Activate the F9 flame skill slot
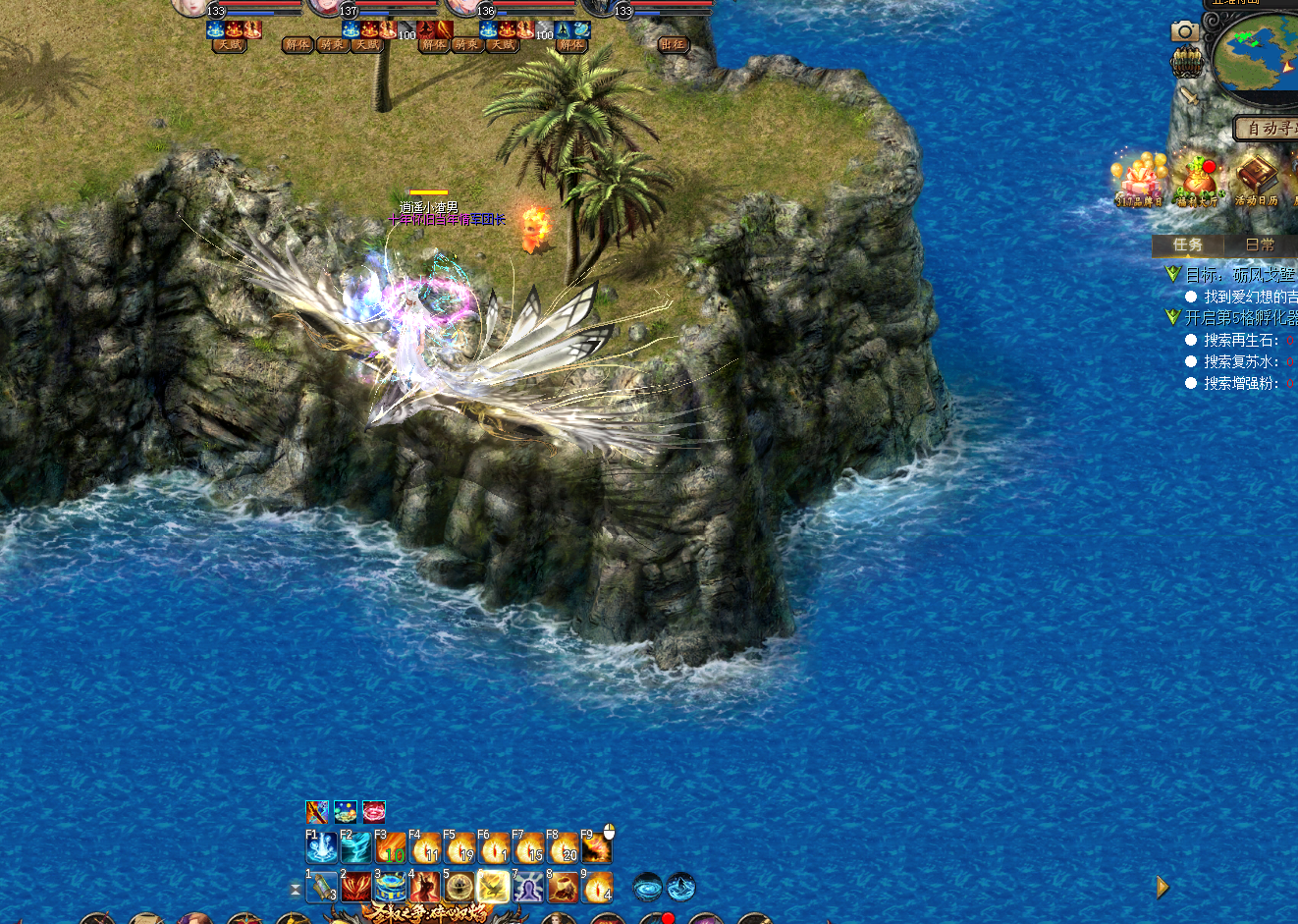The image size is (1298, 924). pyautogui.click(x=596, y=846)
